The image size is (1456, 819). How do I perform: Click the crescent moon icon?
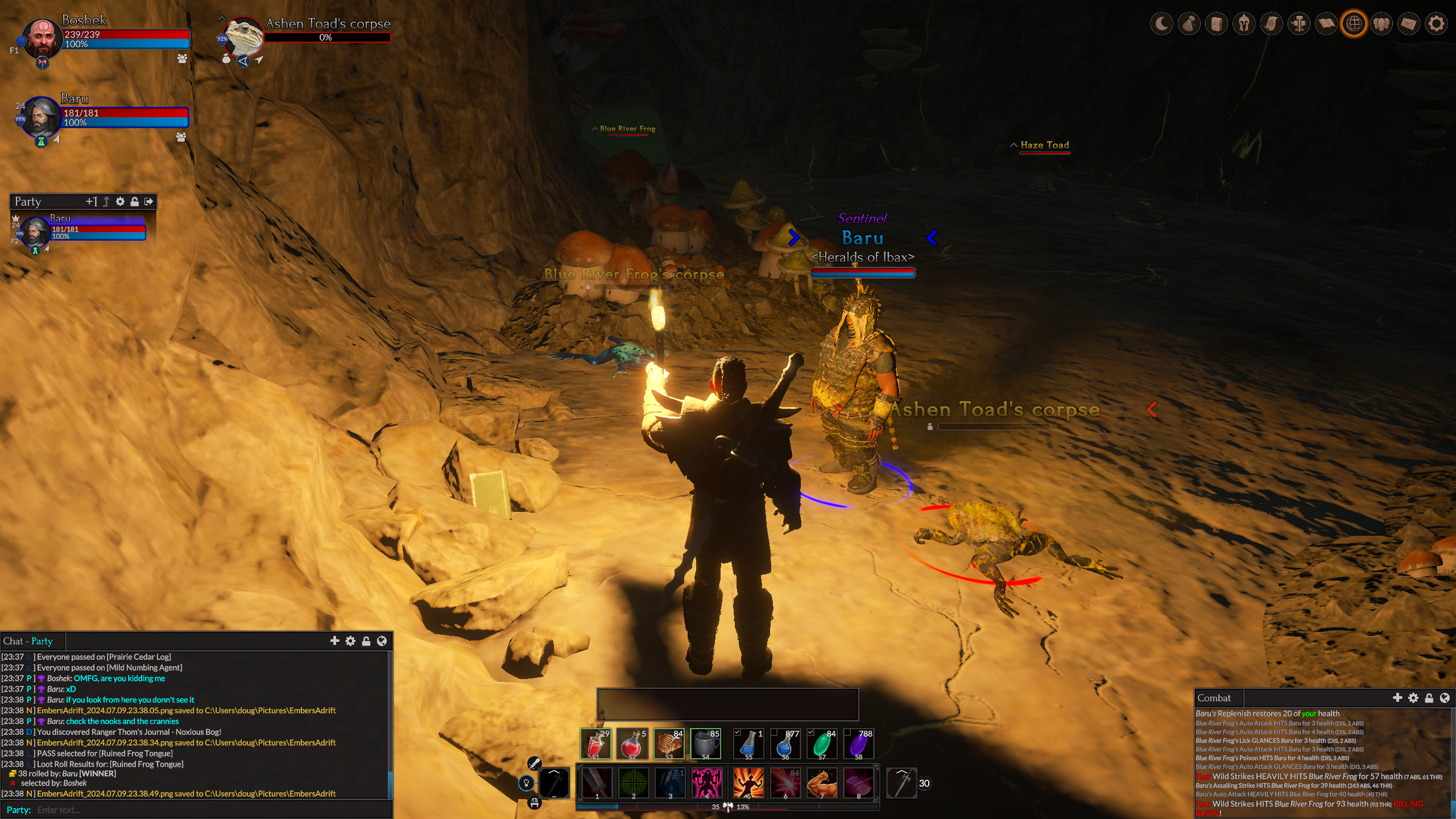[1161, 24]
